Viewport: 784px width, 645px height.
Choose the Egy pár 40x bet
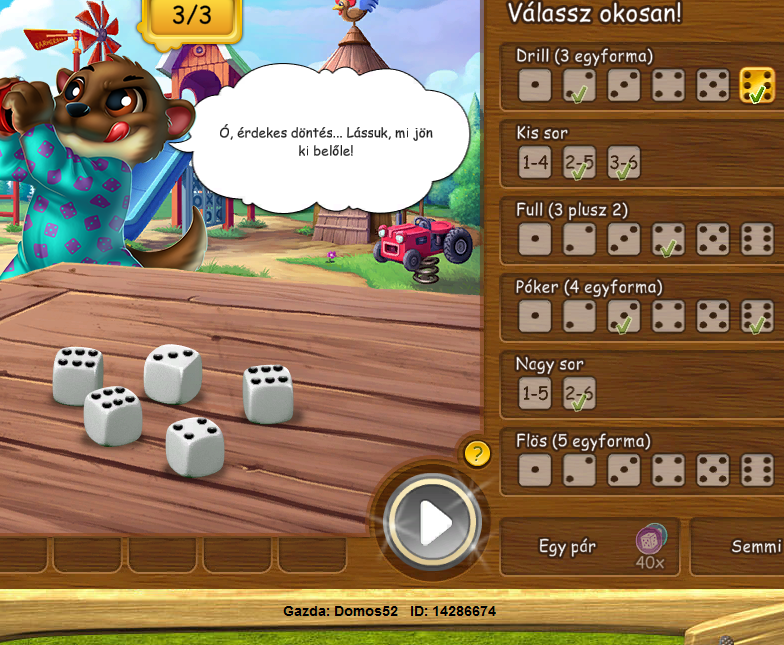pos(588,547)
